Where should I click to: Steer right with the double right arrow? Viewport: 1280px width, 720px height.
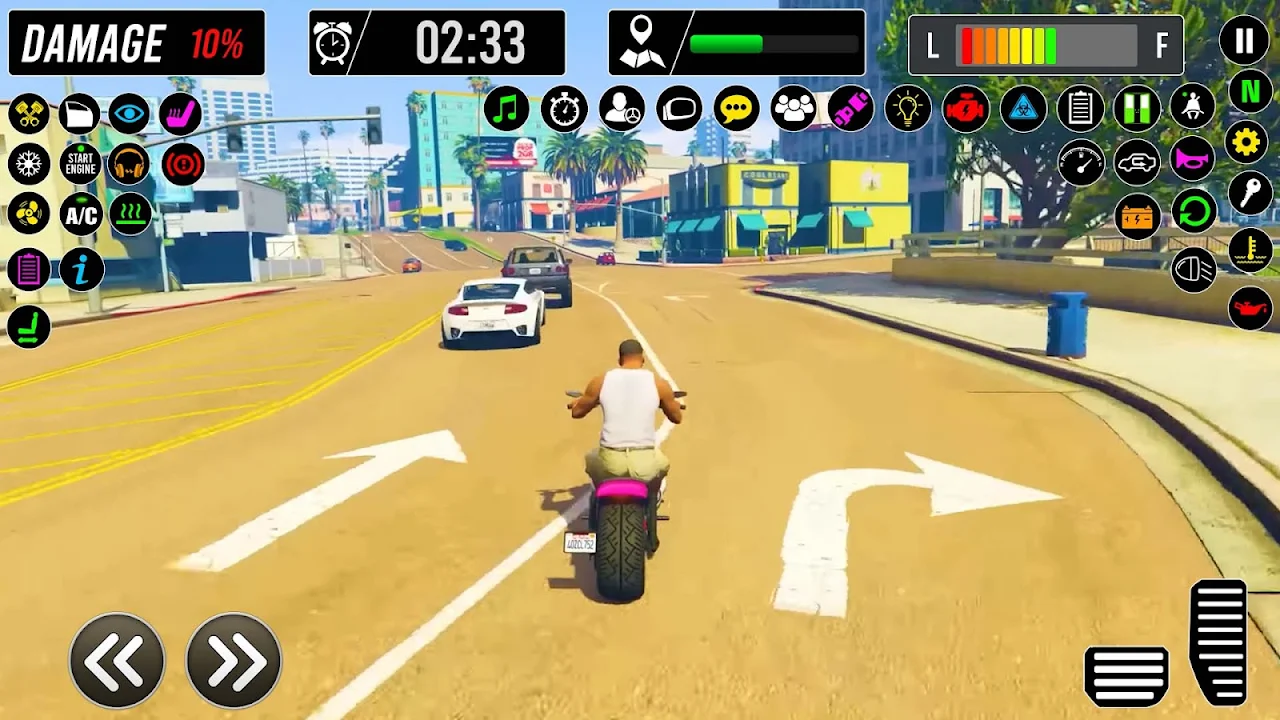click(234, 661)
